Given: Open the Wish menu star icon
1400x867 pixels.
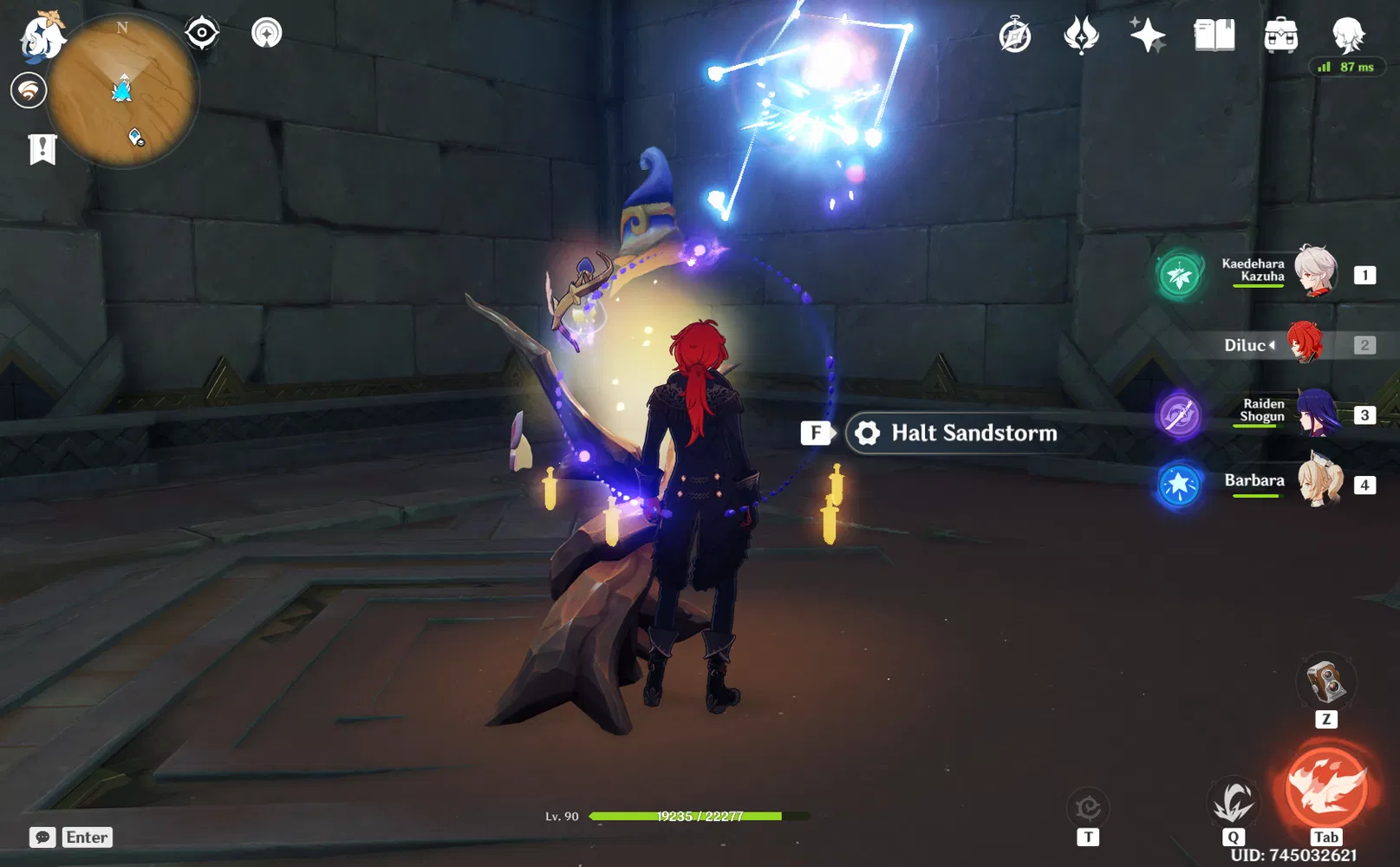Looking at the screenshot, I should [1148, 36].
